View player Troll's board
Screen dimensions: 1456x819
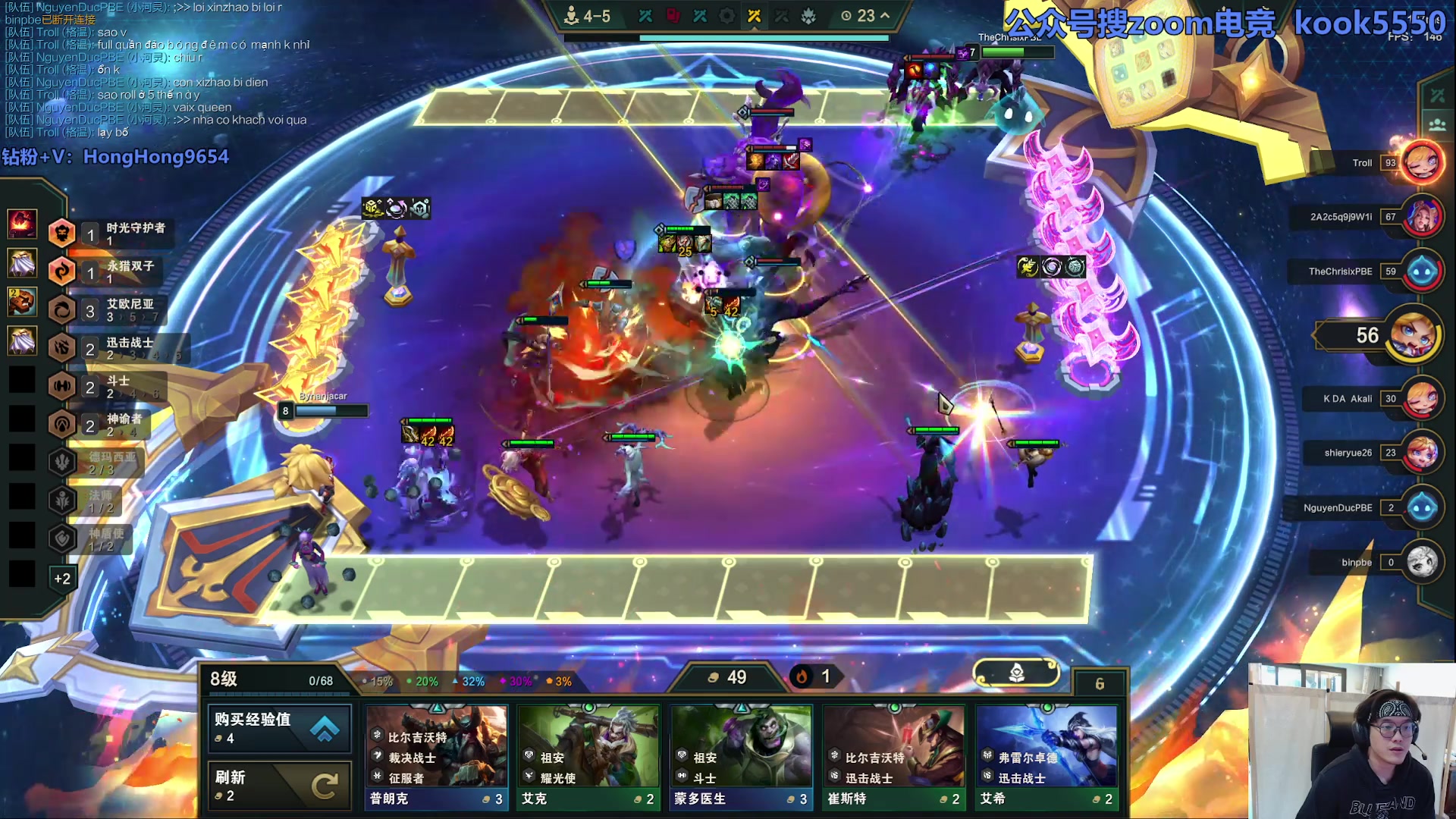click(x=1421, y=162)
